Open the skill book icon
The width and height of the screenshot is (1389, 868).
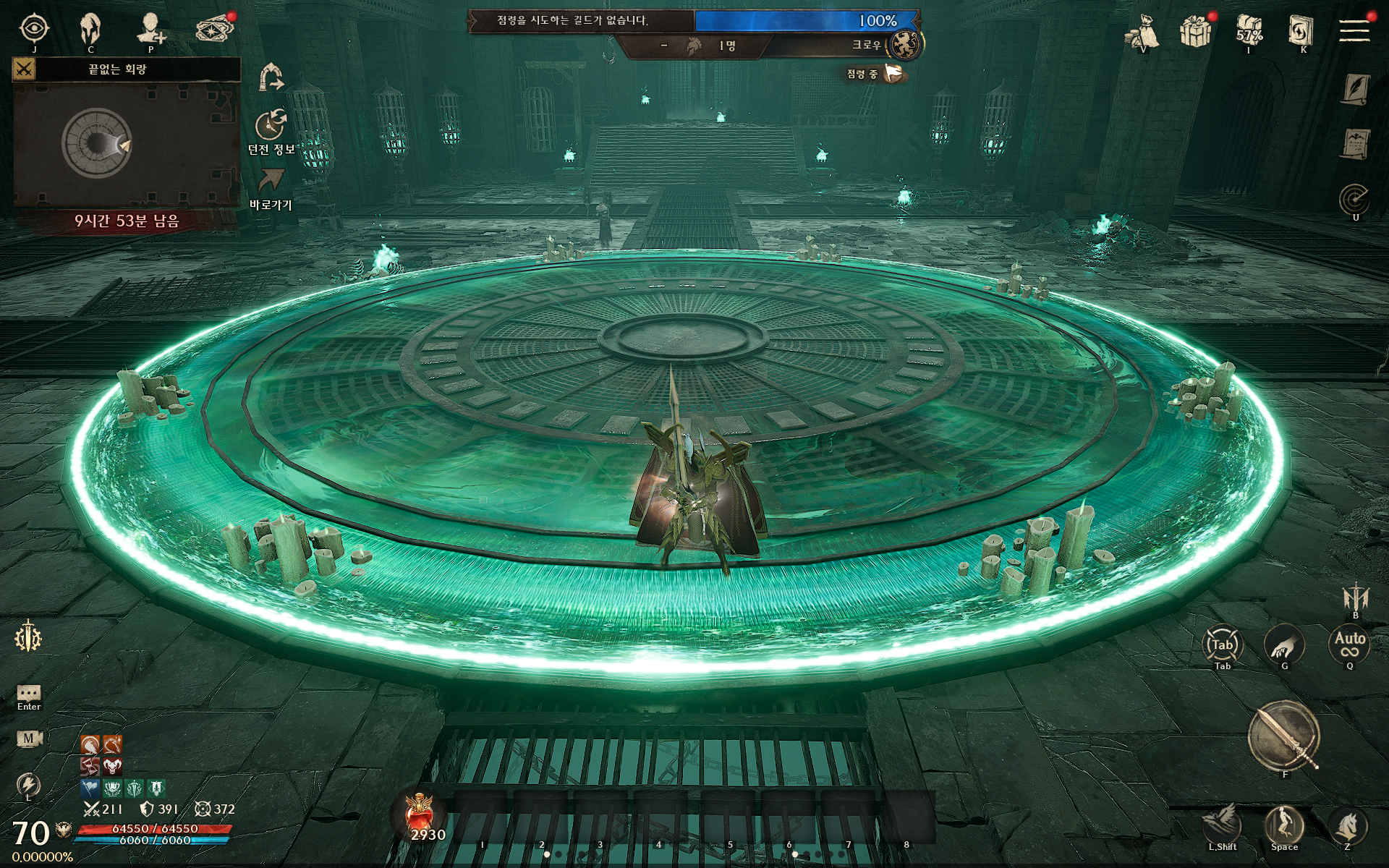click(1301, 30)
